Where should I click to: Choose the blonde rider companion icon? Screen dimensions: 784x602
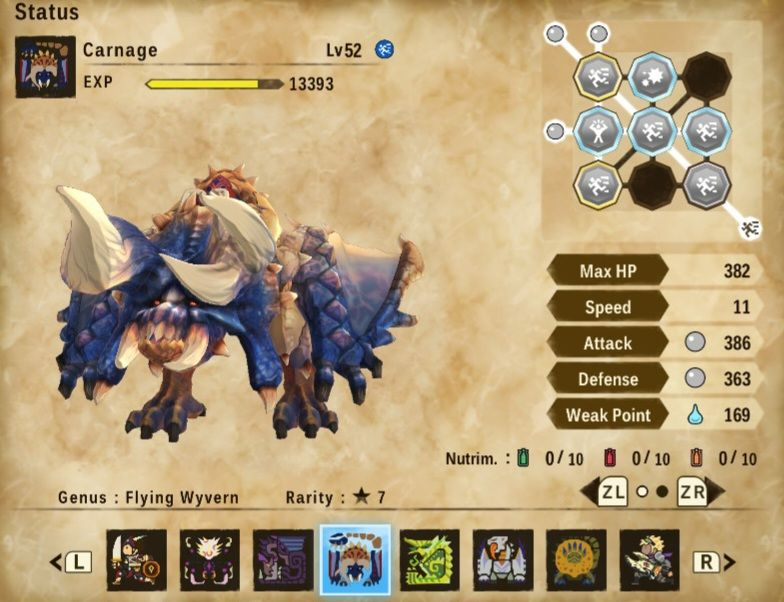(x=649, y=559)
